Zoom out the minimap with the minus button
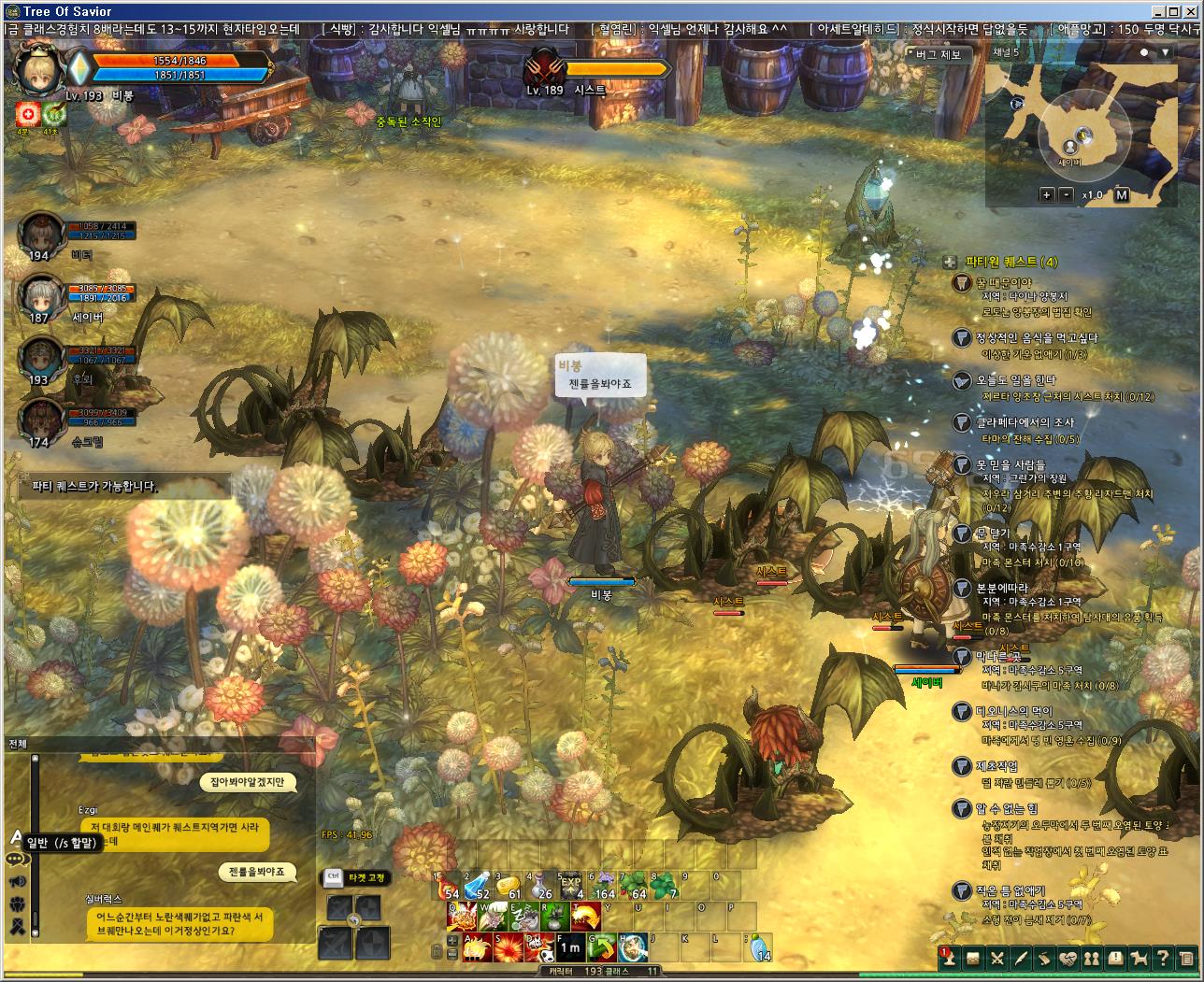1204x982 pixels. point(1067,194)
